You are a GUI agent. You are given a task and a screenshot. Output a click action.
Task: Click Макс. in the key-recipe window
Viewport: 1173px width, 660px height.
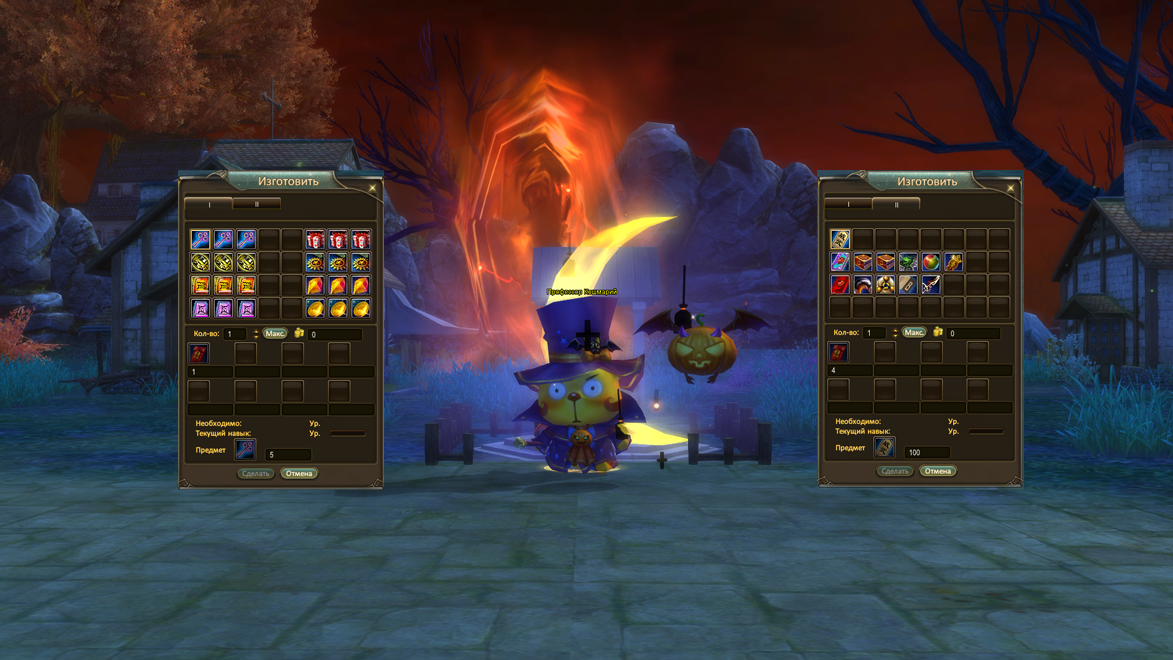click(x=275, y=333)
